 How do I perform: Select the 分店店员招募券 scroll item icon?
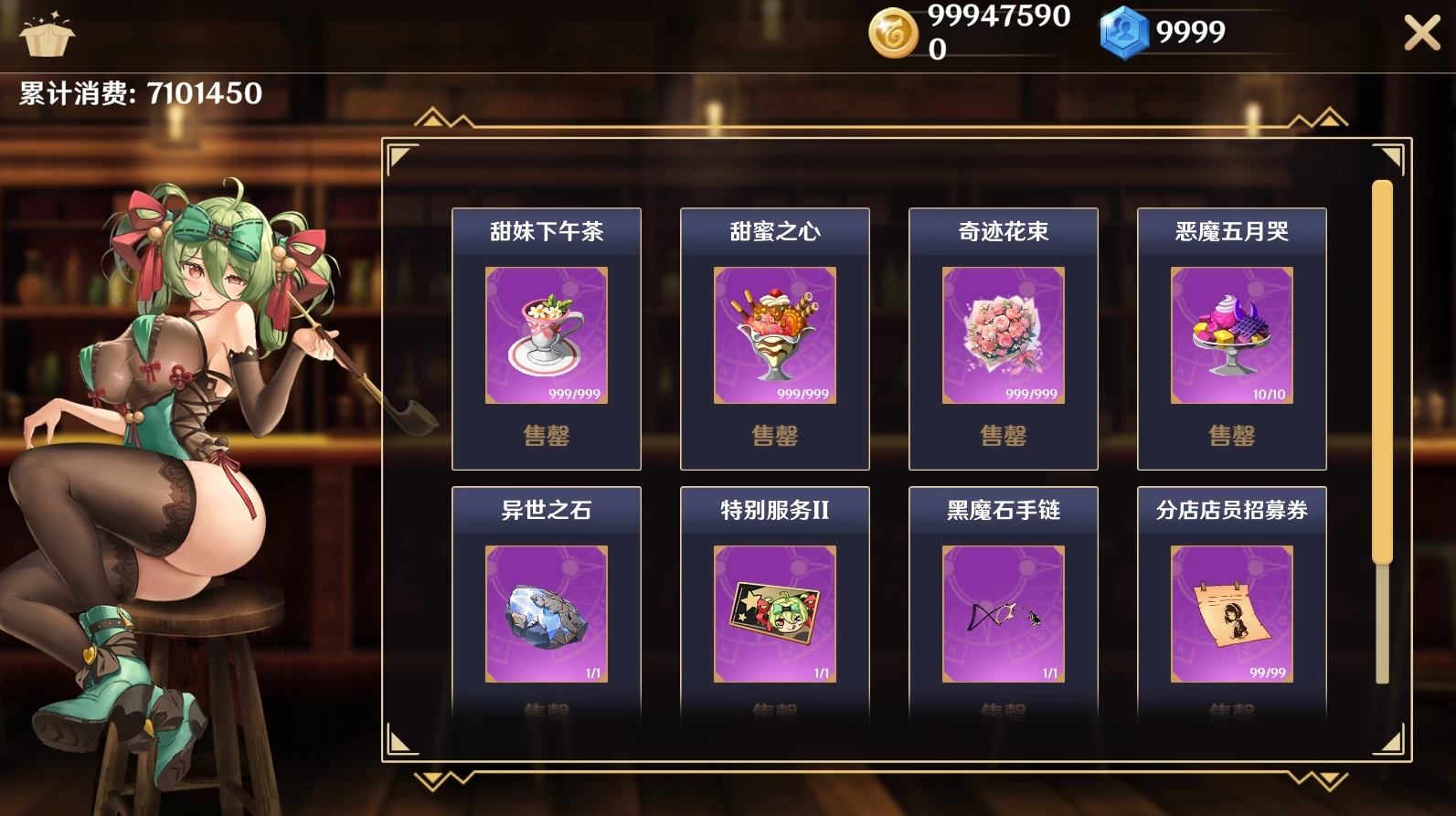(1231, 614)
